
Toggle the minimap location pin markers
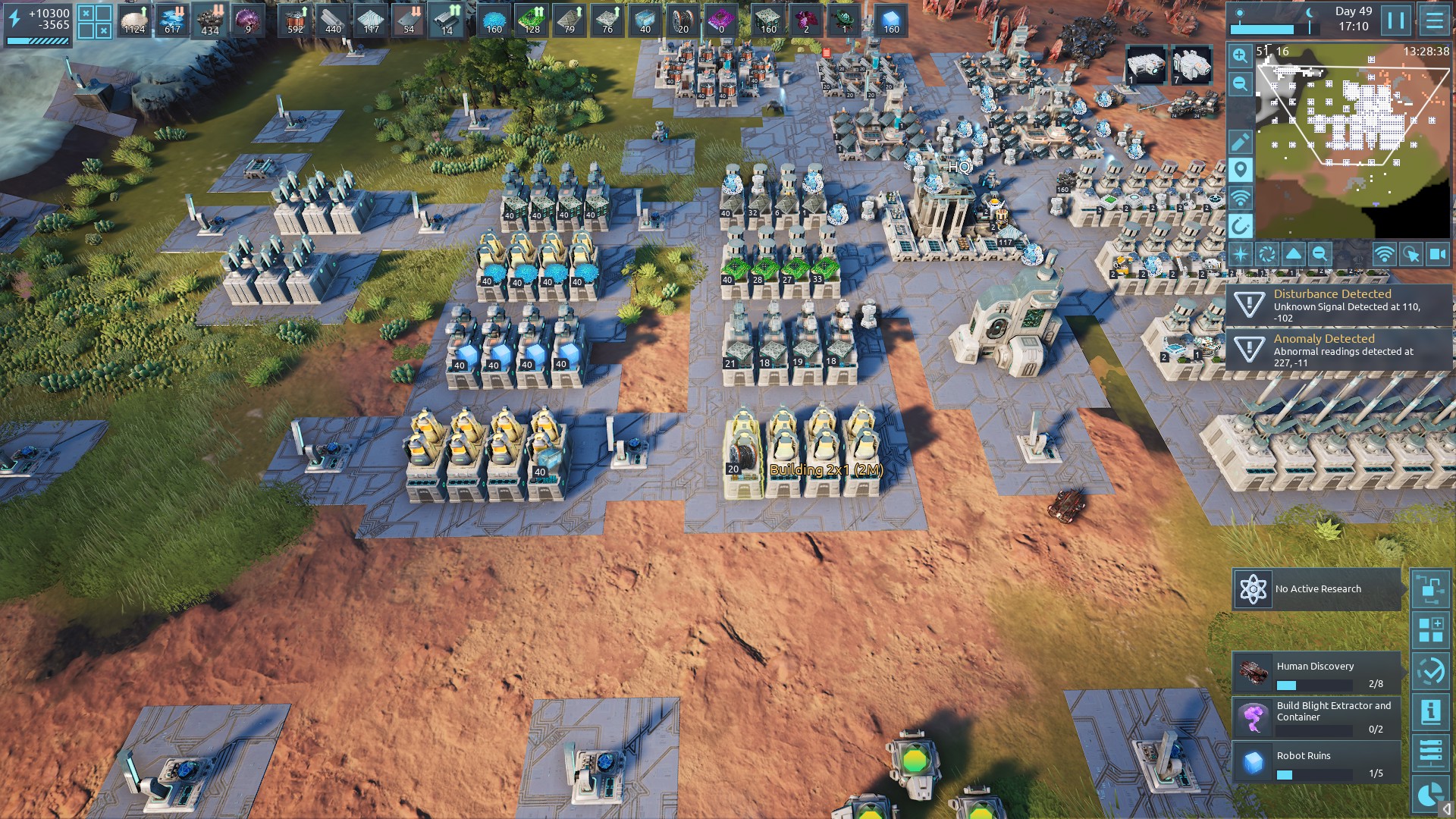1240,170
